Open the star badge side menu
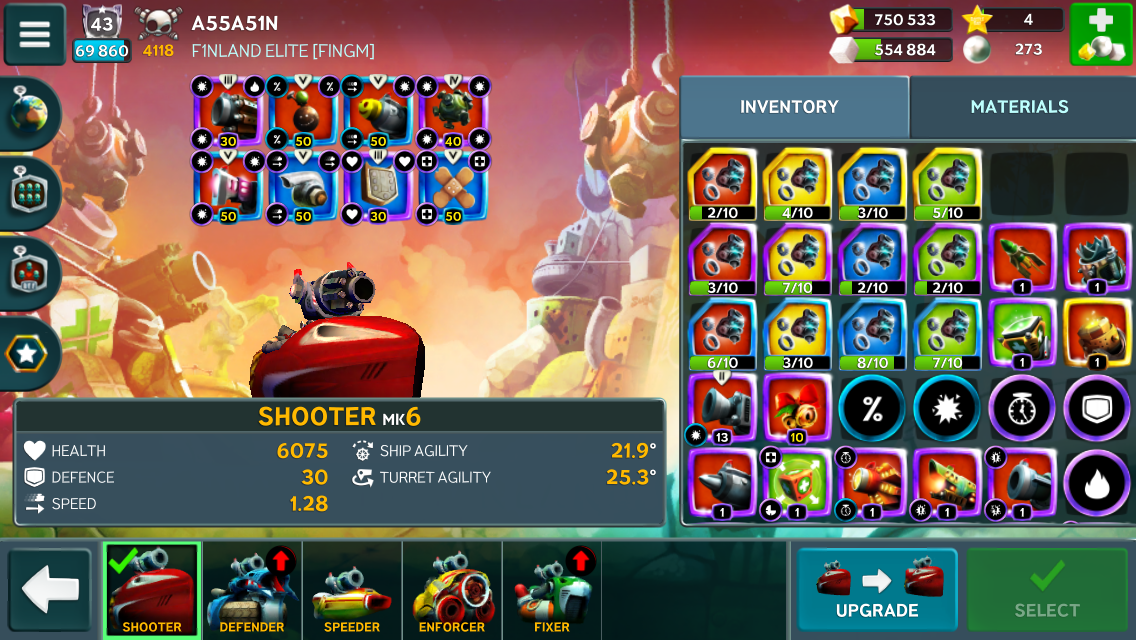 (29, 353)
